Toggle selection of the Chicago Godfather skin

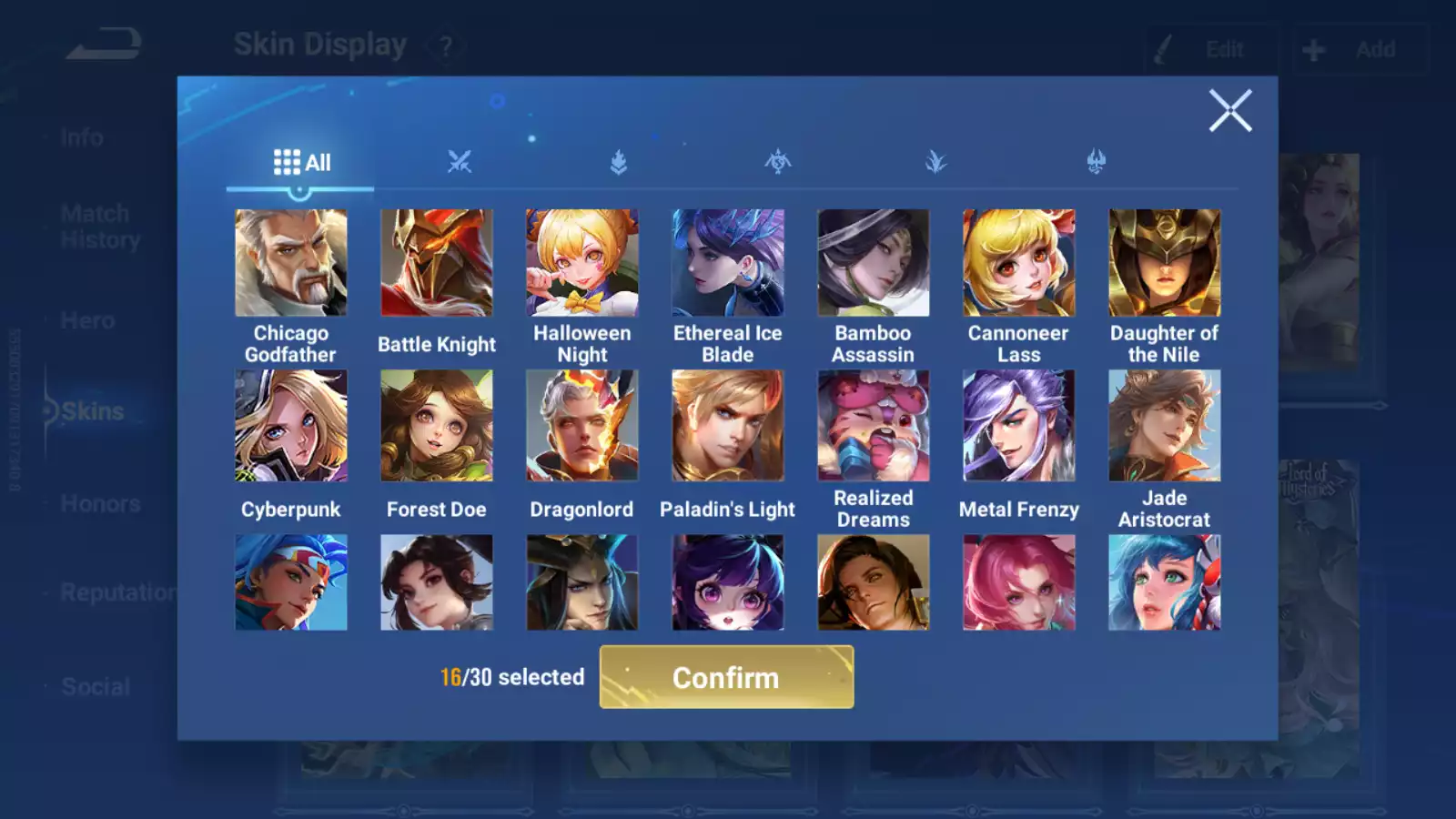tap(291, 261)
